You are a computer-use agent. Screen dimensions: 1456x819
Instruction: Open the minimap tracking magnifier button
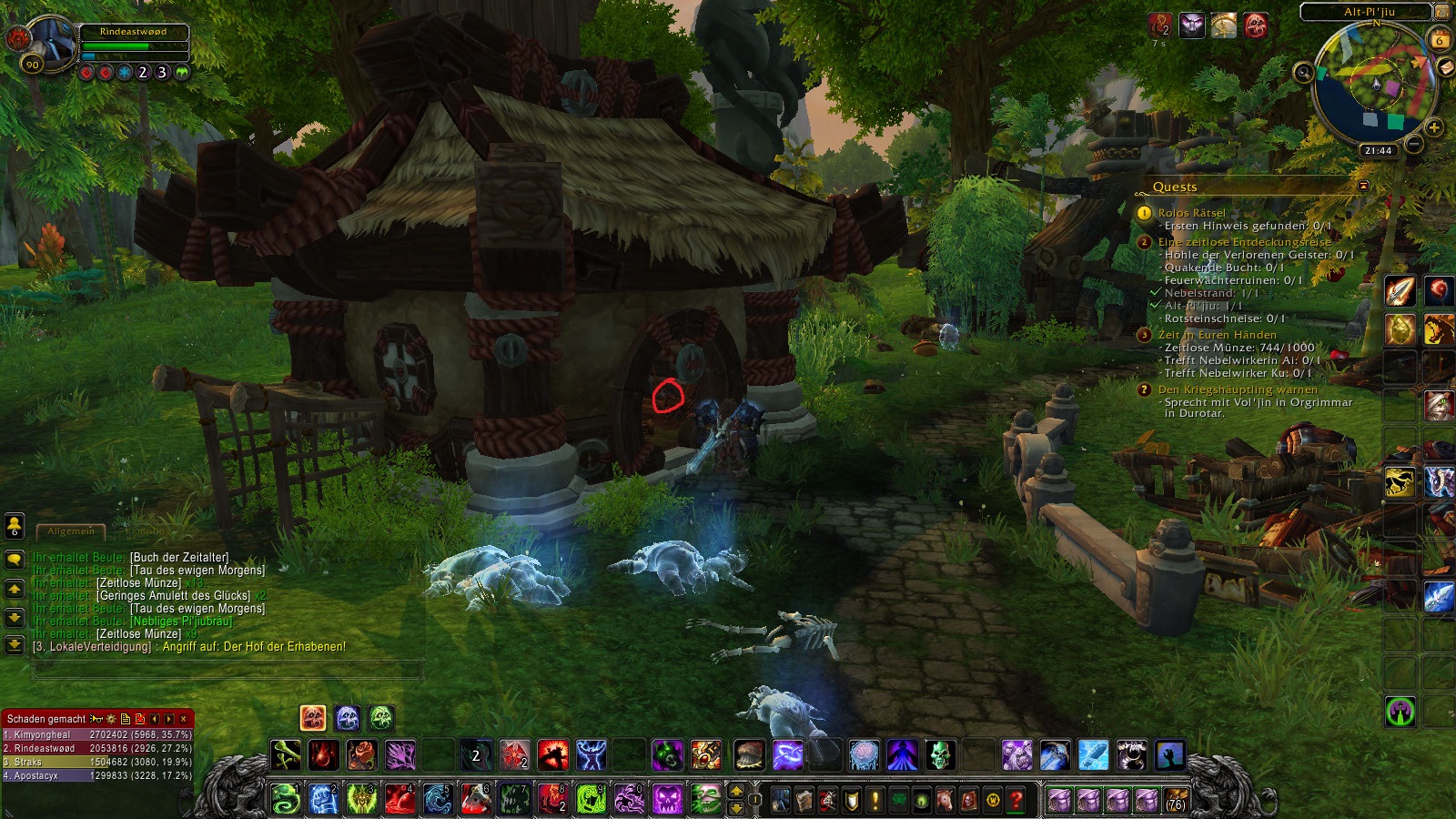(1304, 72)
